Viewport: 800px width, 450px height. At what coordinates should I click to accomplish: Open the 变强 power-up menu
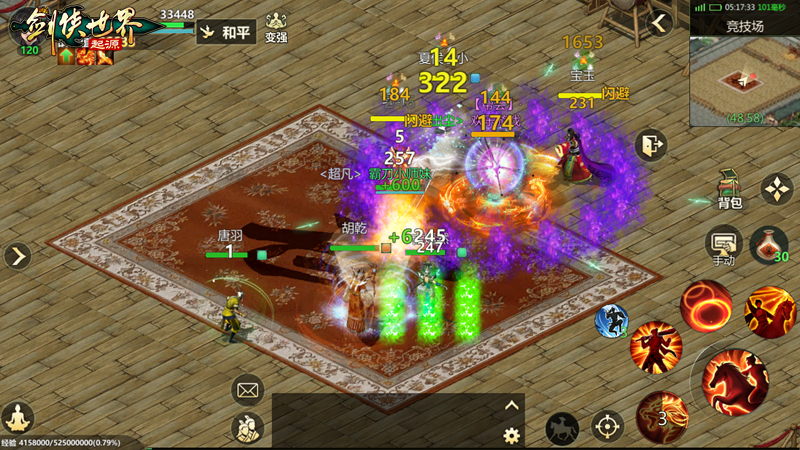point(276,29)
